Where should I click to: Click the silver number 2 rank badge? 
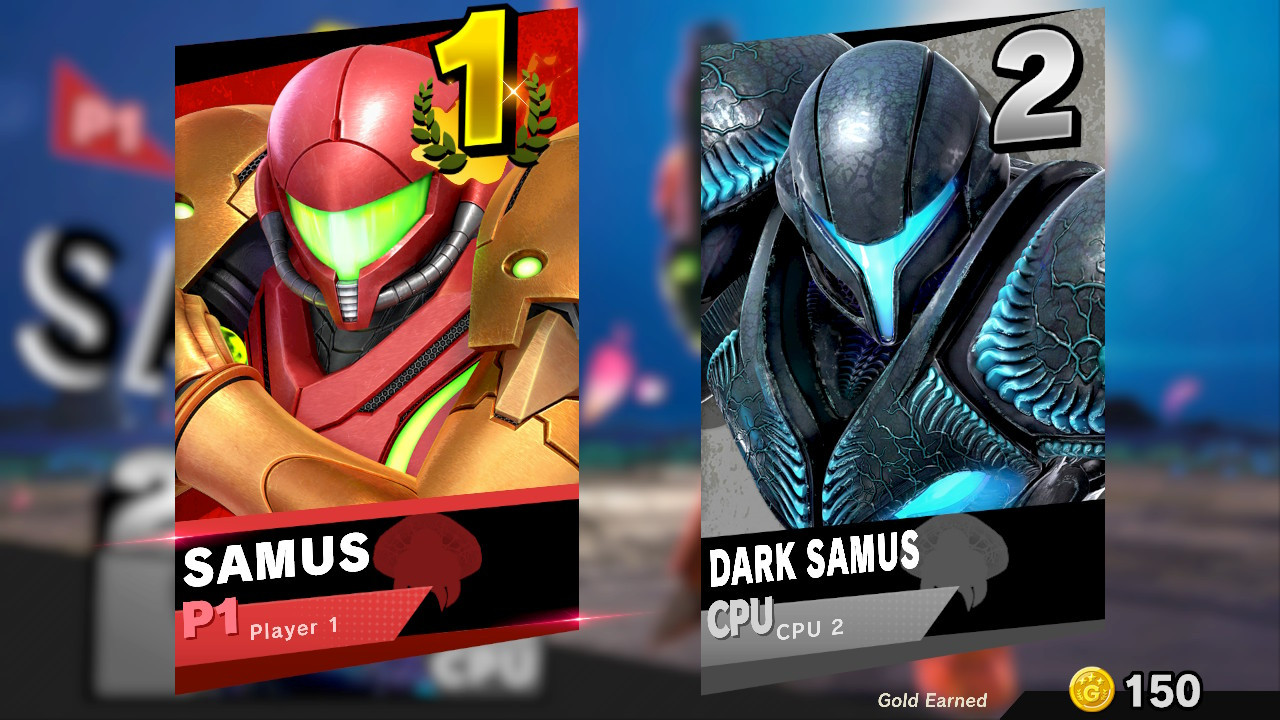pos(1040,85)
